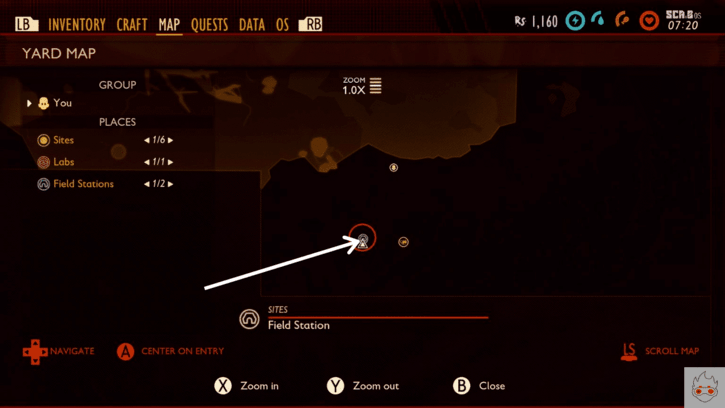Choose the Sites entry under Places
725x408 pixels.
63,140
